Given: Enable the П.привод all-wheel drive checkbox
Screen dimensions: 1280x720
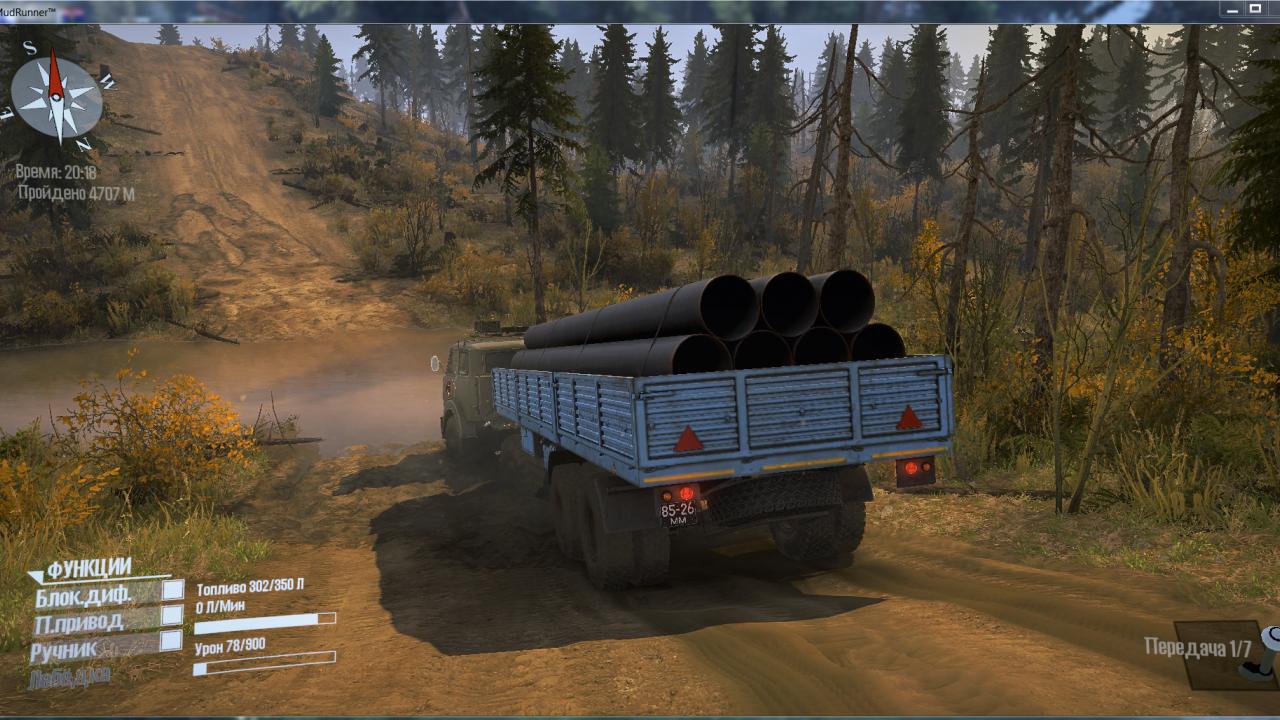Looking at the screenshot, I should [172, 615].
